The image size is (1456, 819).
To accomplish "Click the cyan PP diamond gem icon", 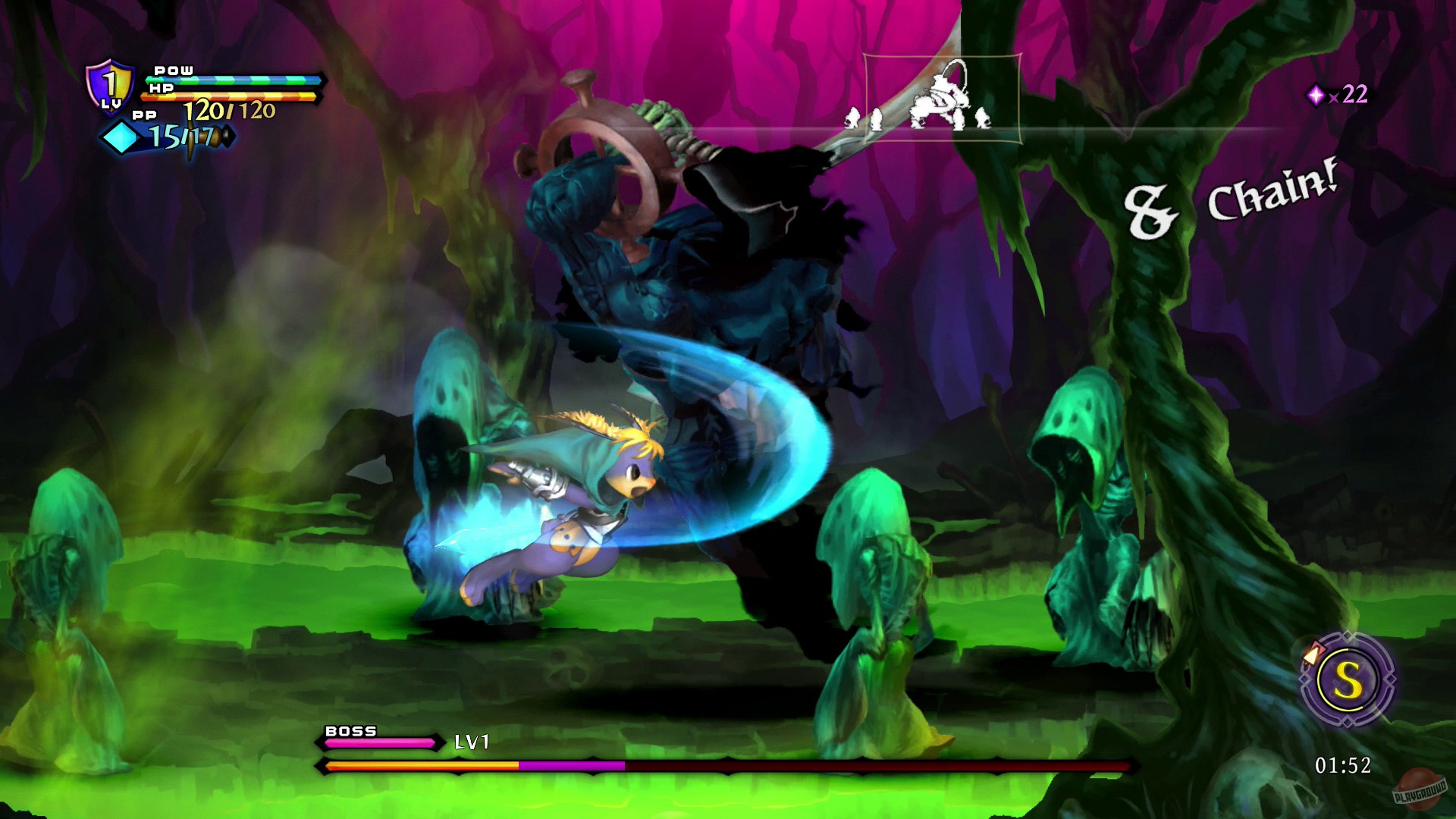I will pyautogui.click(x=122, y=138).
